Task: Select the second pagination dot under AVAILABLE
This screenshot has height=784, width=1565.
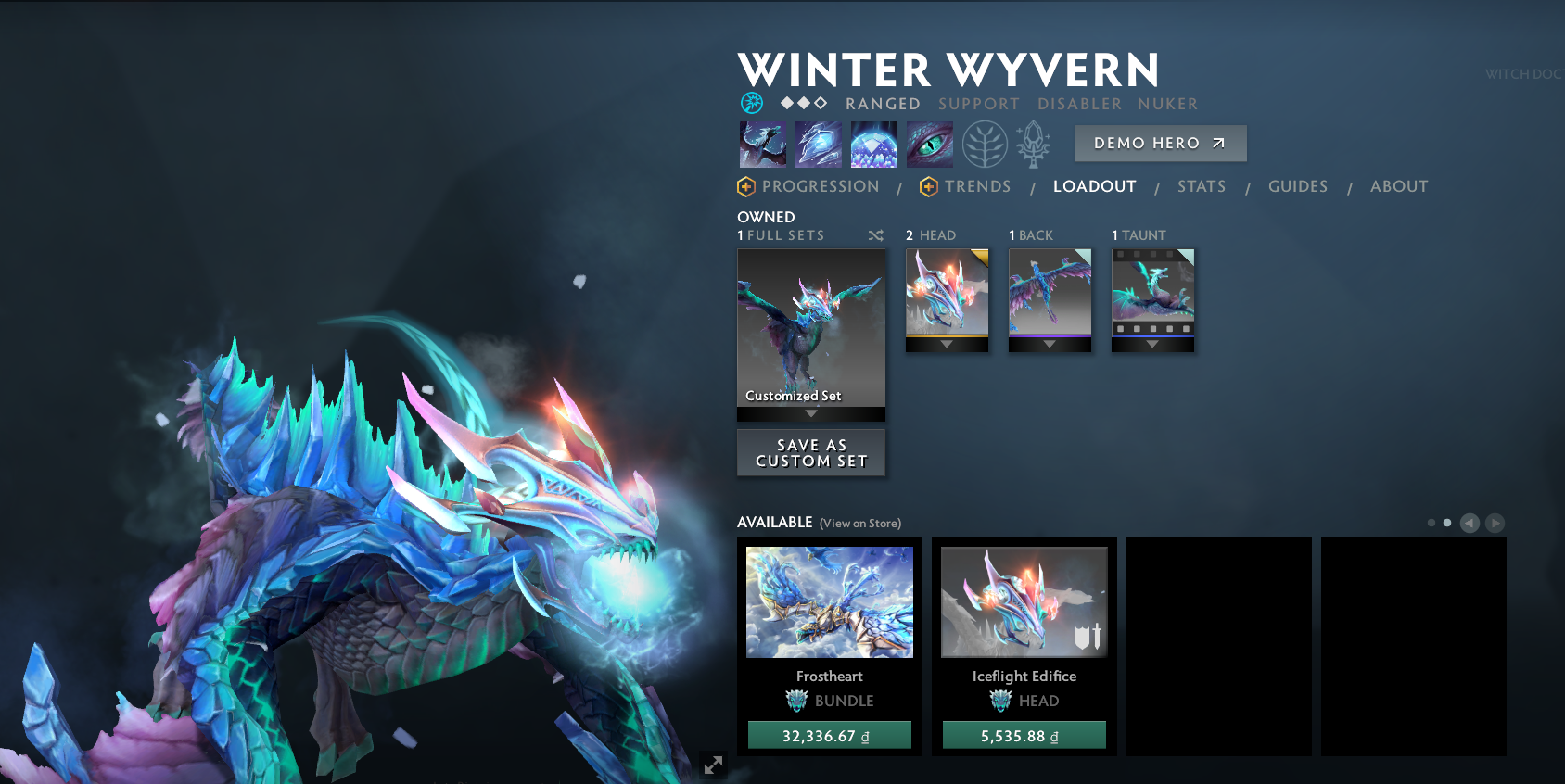Action: tap(1448, 523)
